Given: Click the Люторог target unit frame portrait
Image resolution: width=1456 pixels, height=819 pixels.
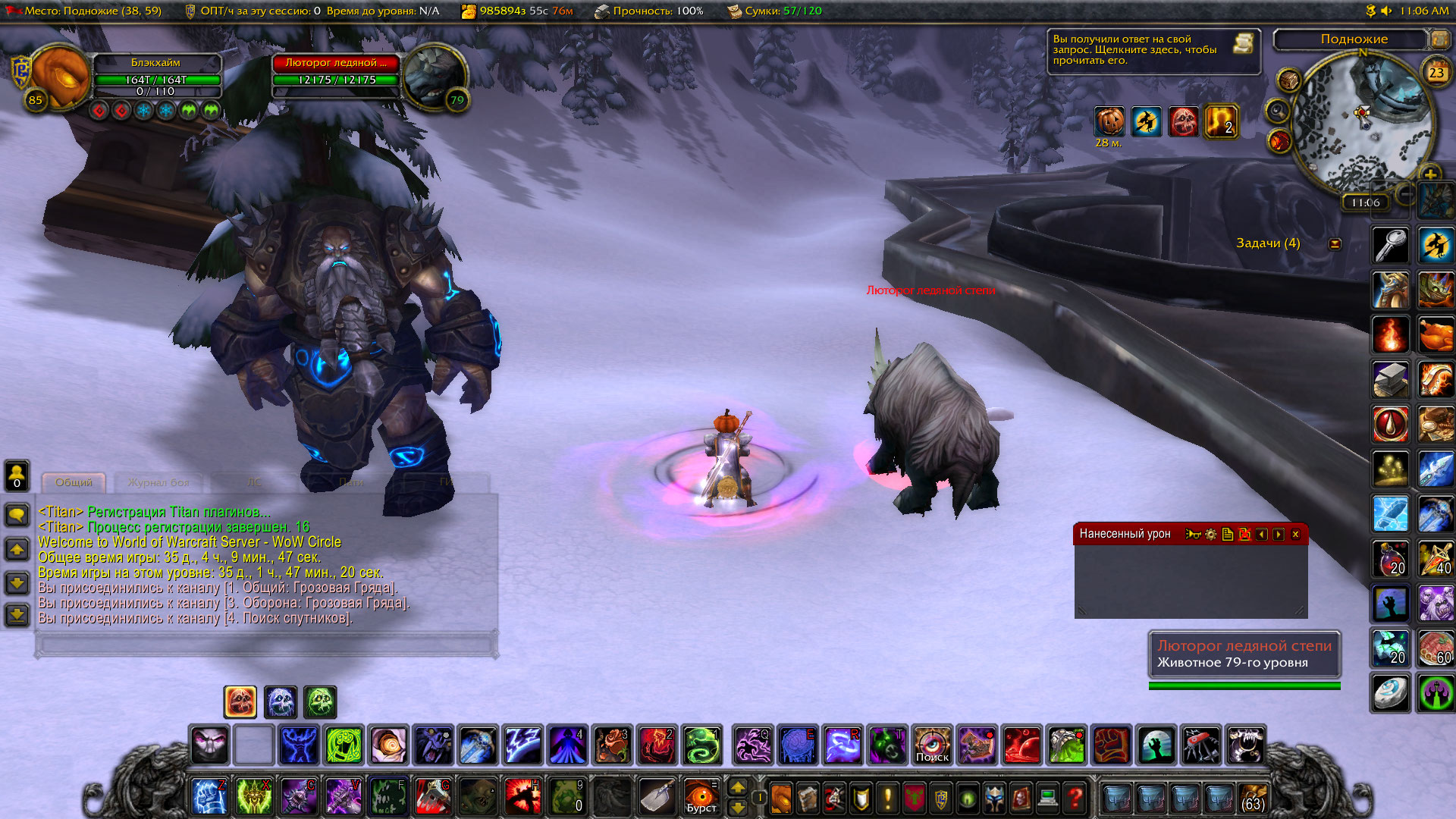Looking at the screenshot, I should (434, 76).
